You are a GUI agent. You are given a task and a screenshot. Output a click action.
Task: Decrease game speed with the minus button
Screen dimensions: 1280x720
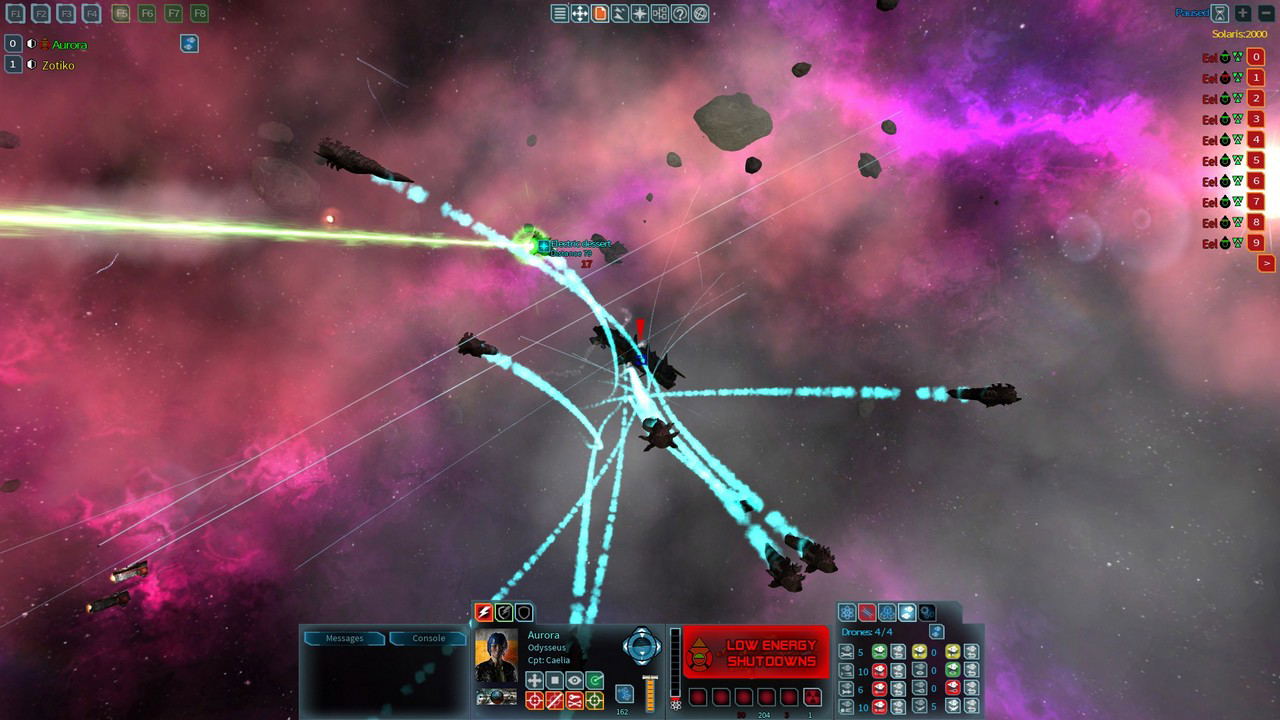pos(1265,13)
